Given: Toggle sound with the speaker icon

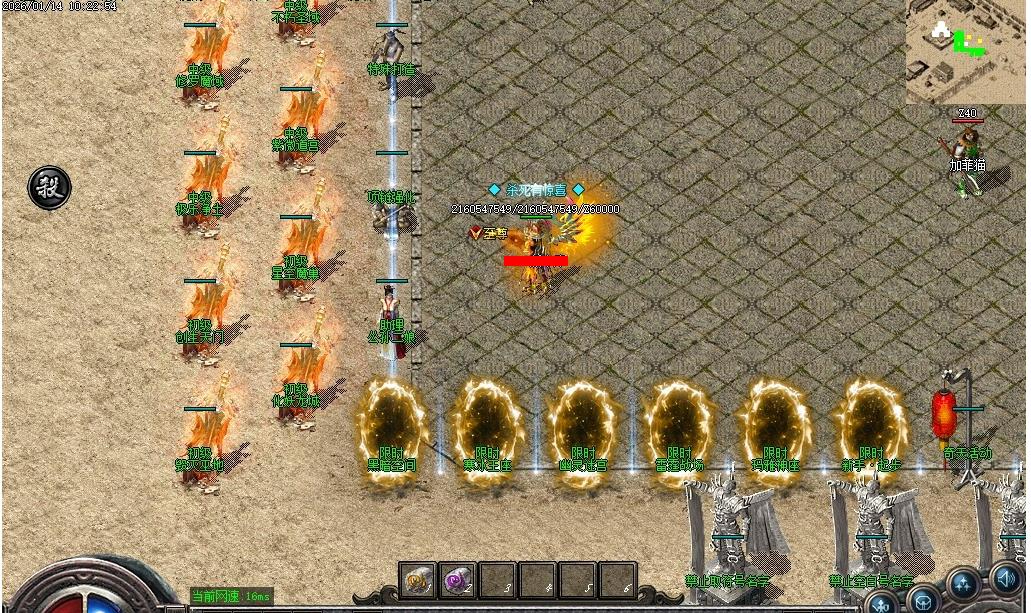Looking at the screenshot, I should coord(1005,578).
